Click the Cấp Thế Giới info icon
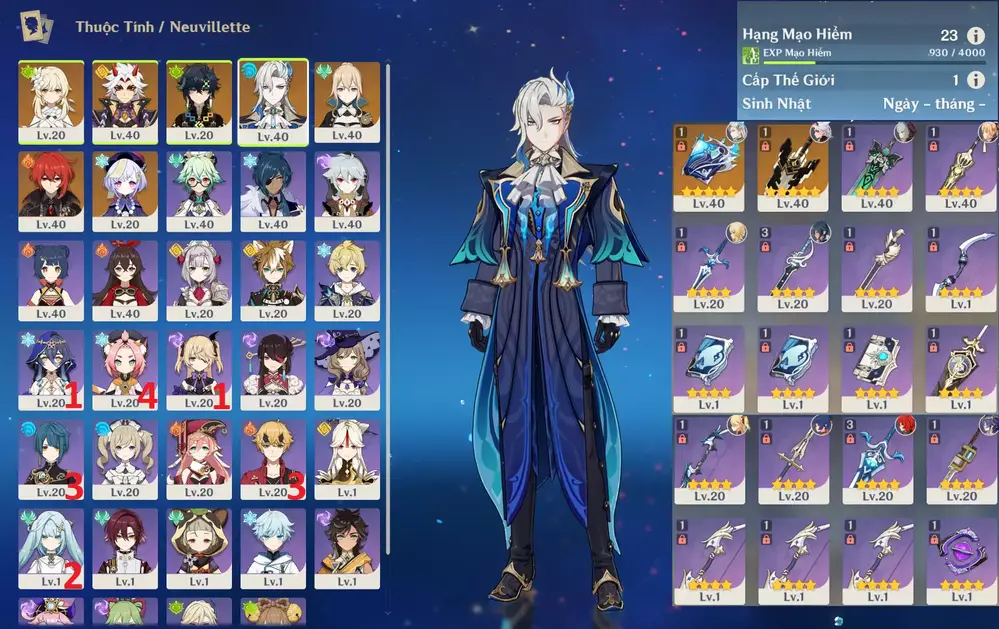 click(976, 80)
